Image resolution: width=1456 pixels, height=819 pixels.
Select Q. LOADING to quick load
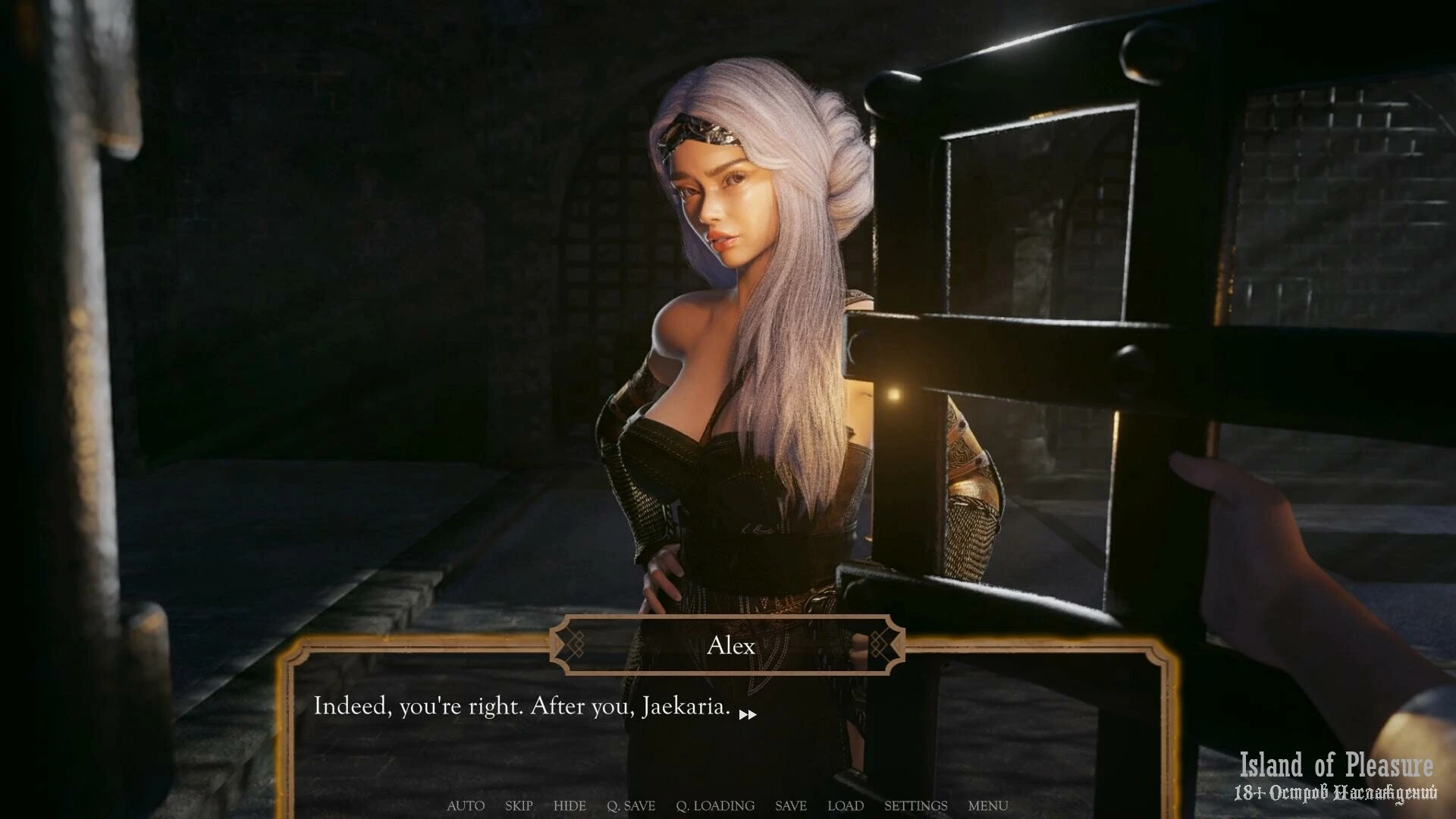click(x=715, y=805)
